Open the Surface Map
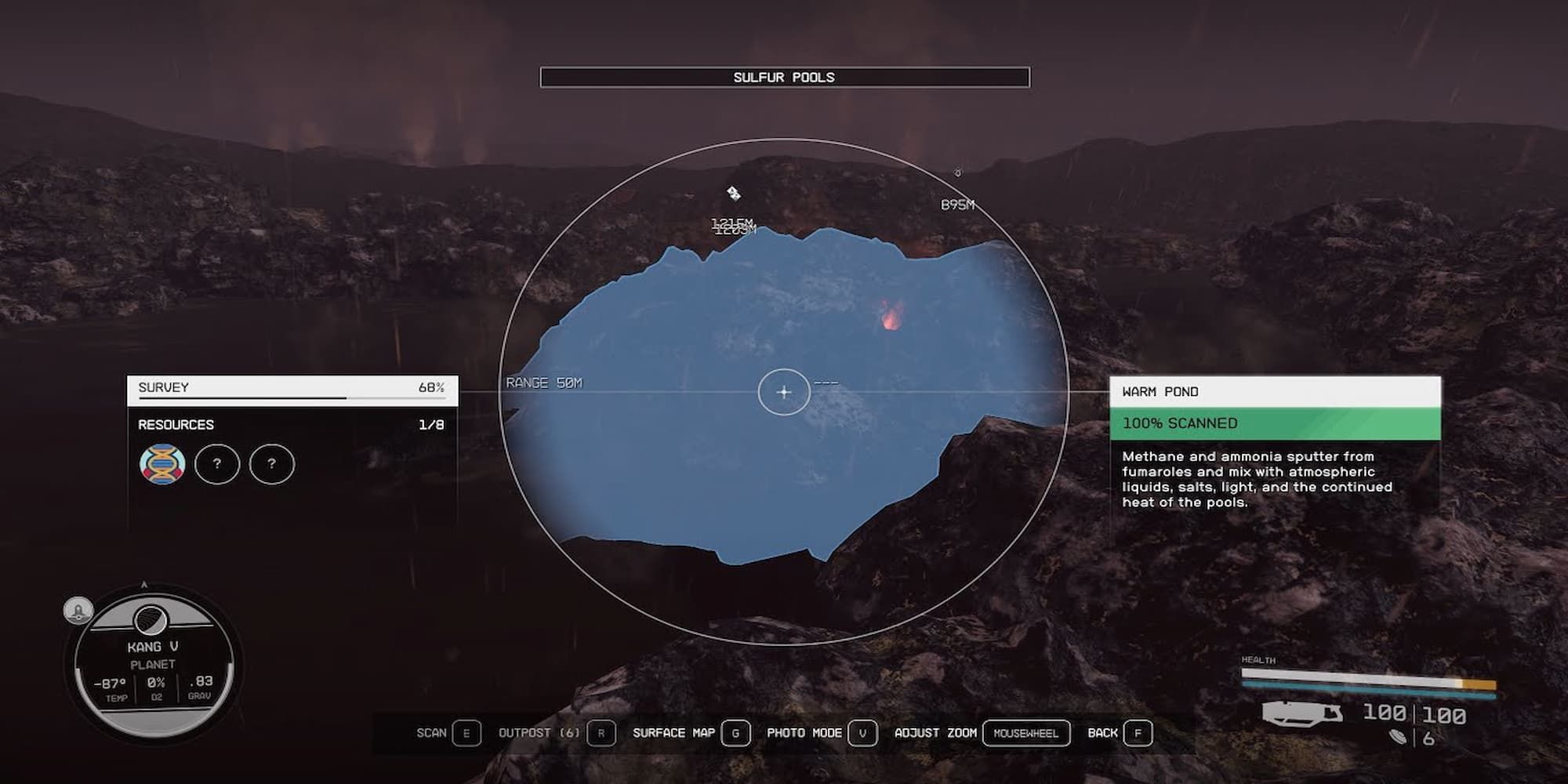 [735, 733]
